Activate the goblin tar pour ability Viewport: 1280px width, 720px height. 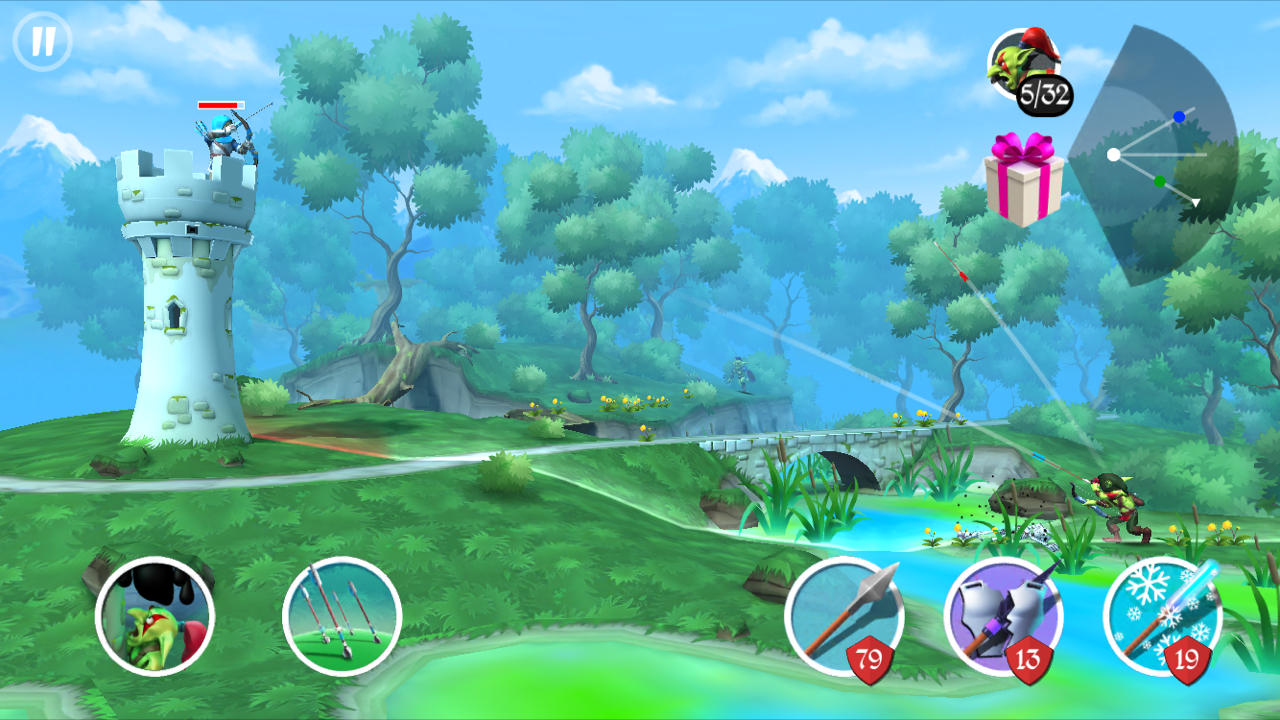point(155,616)
